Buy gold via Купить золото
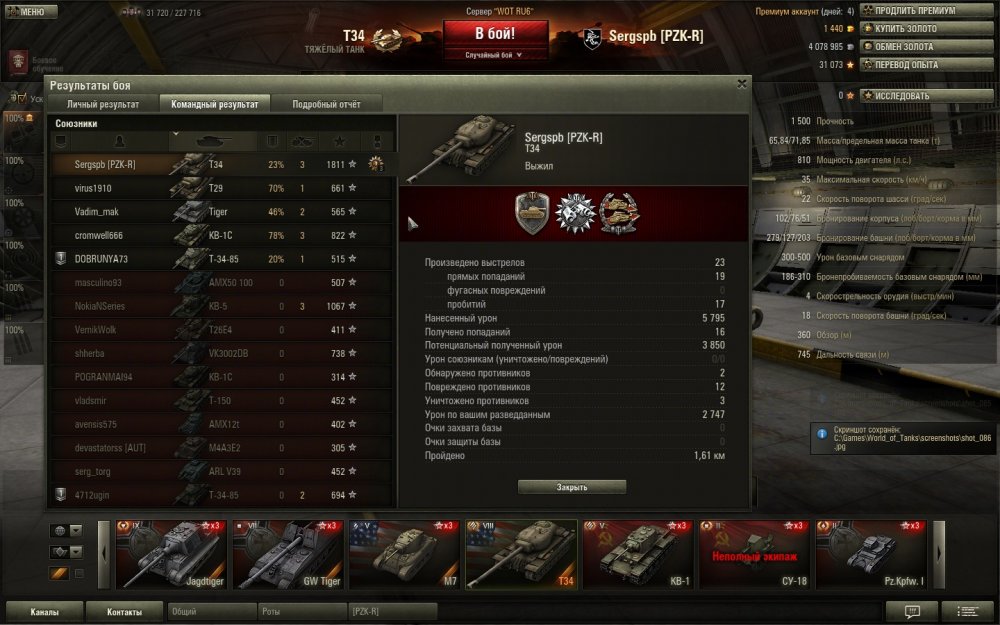Viewport: 1000px width, 625px height. click(x=914, y=29)
